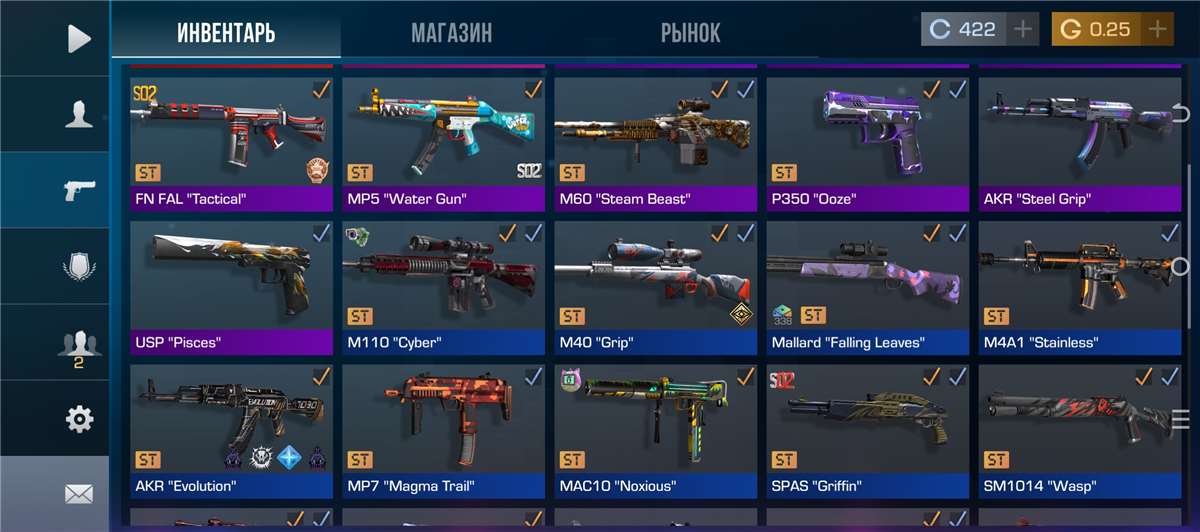
Task: Choose the MP5 "Water Gun" skin
Action: click(x=443, y=140)
